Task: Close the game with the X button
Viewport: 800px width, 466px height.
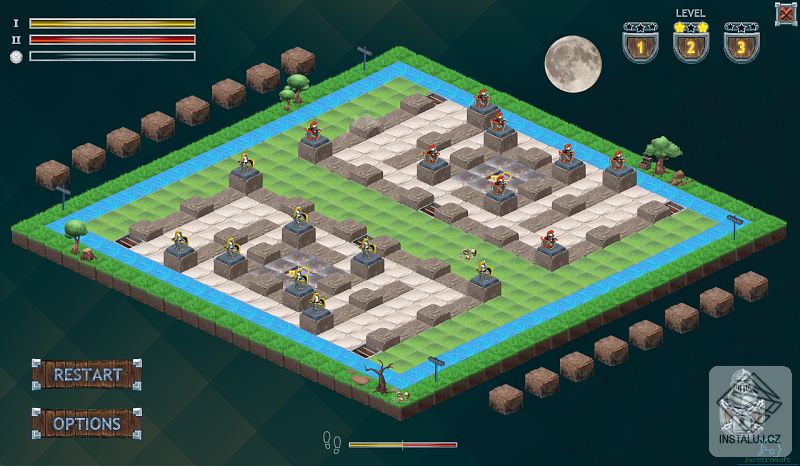Action: pos(785,13)
